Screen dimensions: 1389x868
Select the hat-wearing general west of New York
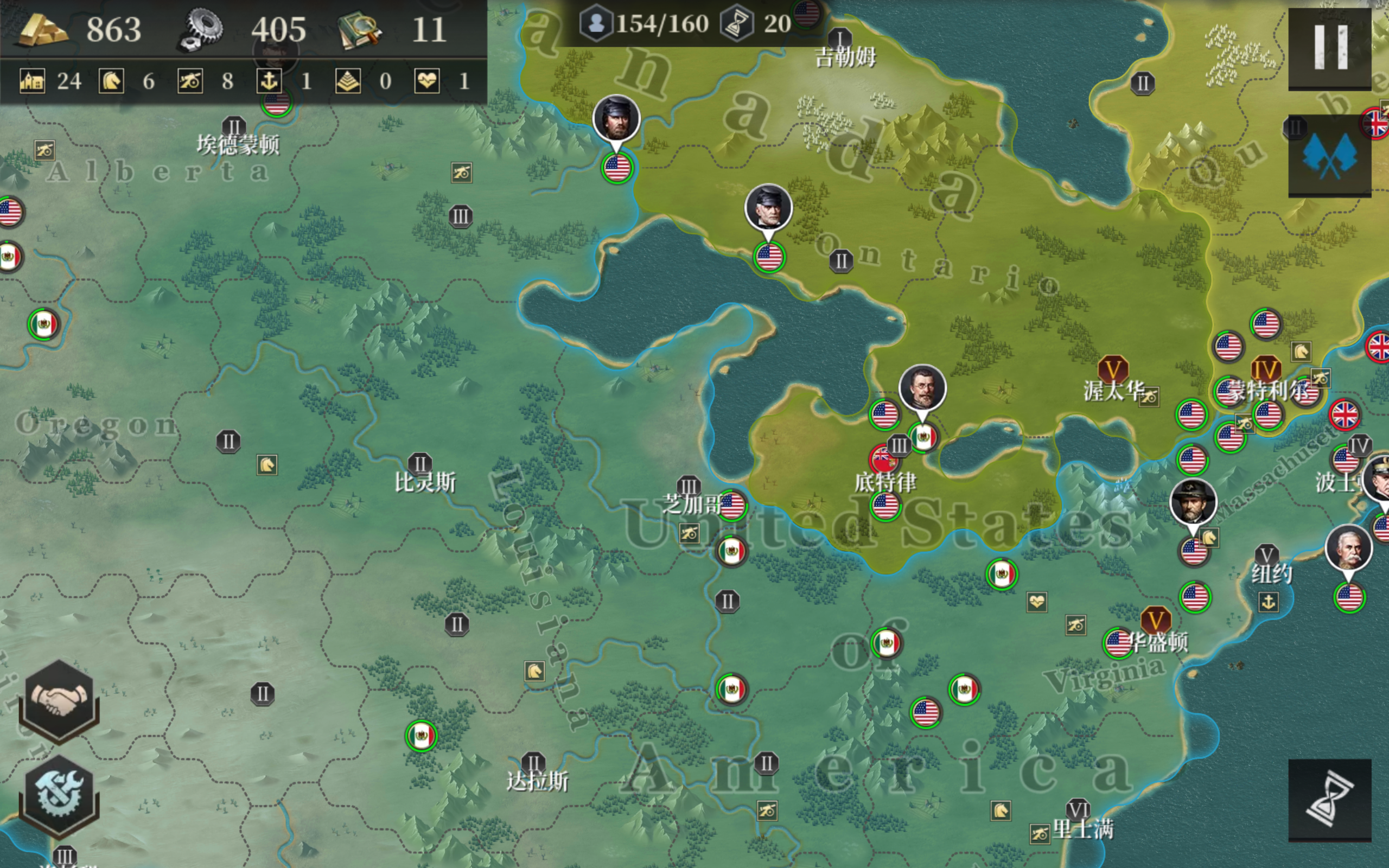coord(1193,502)
